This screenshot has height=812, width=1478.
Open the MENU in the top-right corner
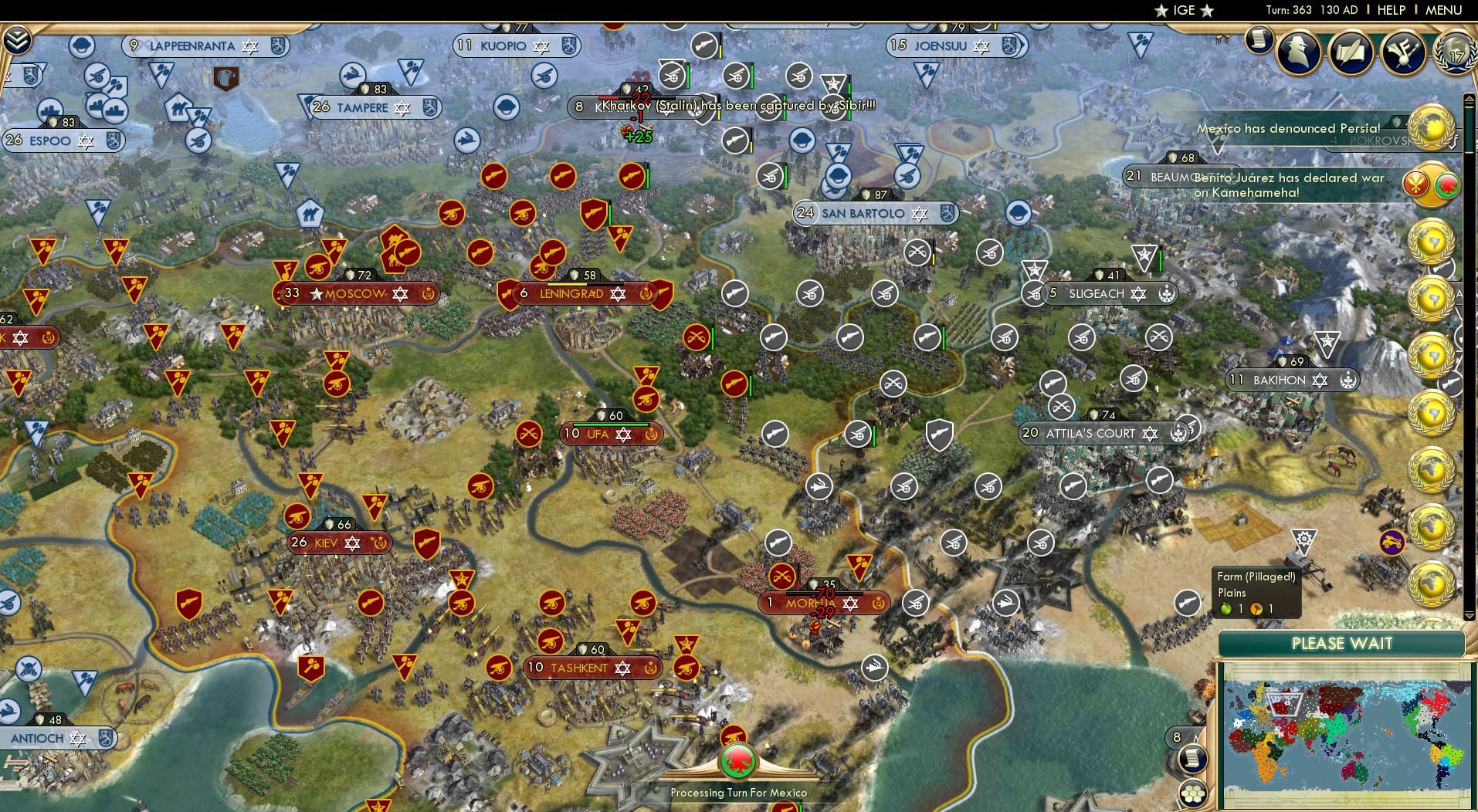[x=1442, y=10]
